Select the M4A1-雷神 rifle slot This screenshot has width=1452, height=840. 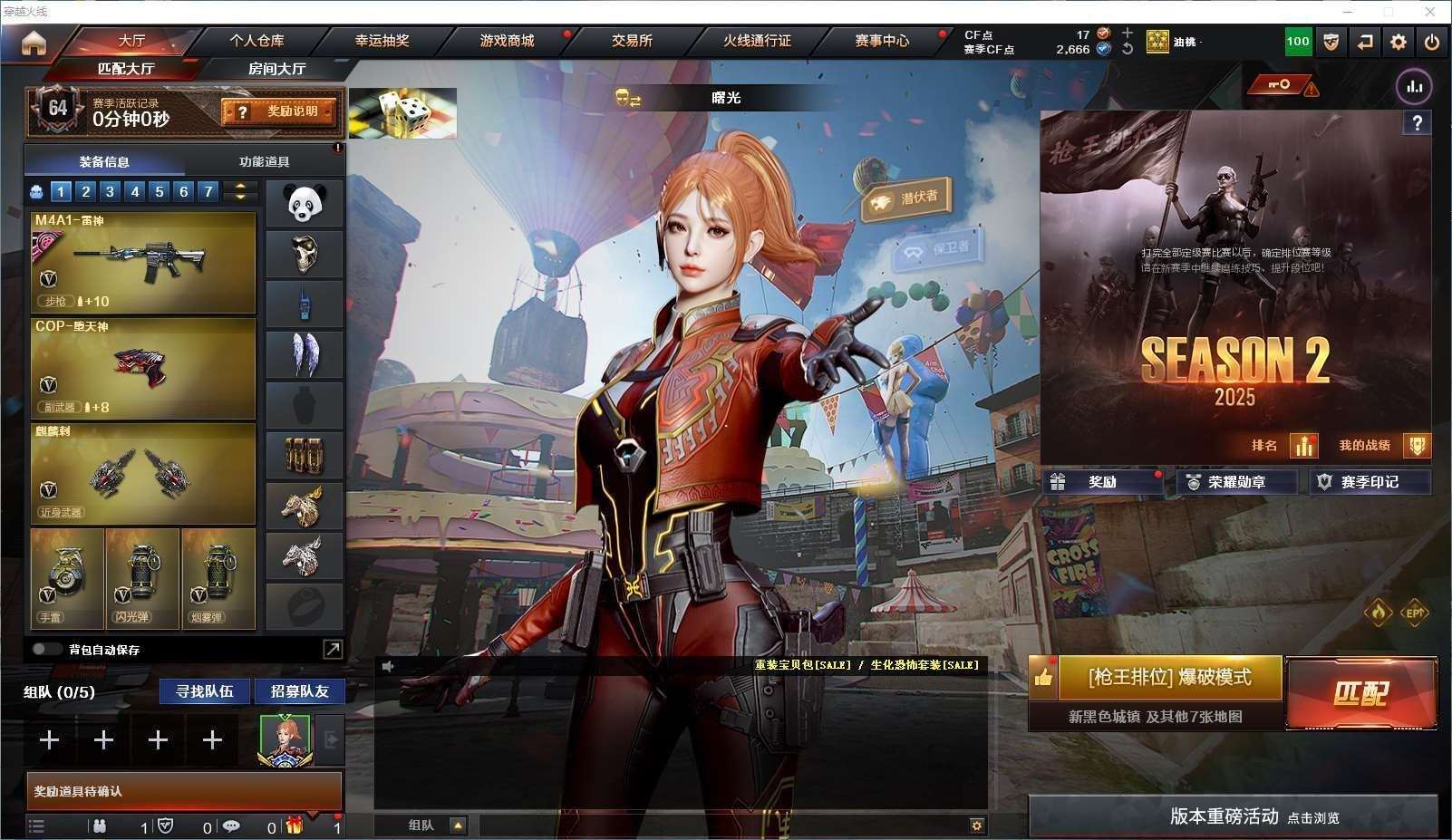(x=143, y=263)
